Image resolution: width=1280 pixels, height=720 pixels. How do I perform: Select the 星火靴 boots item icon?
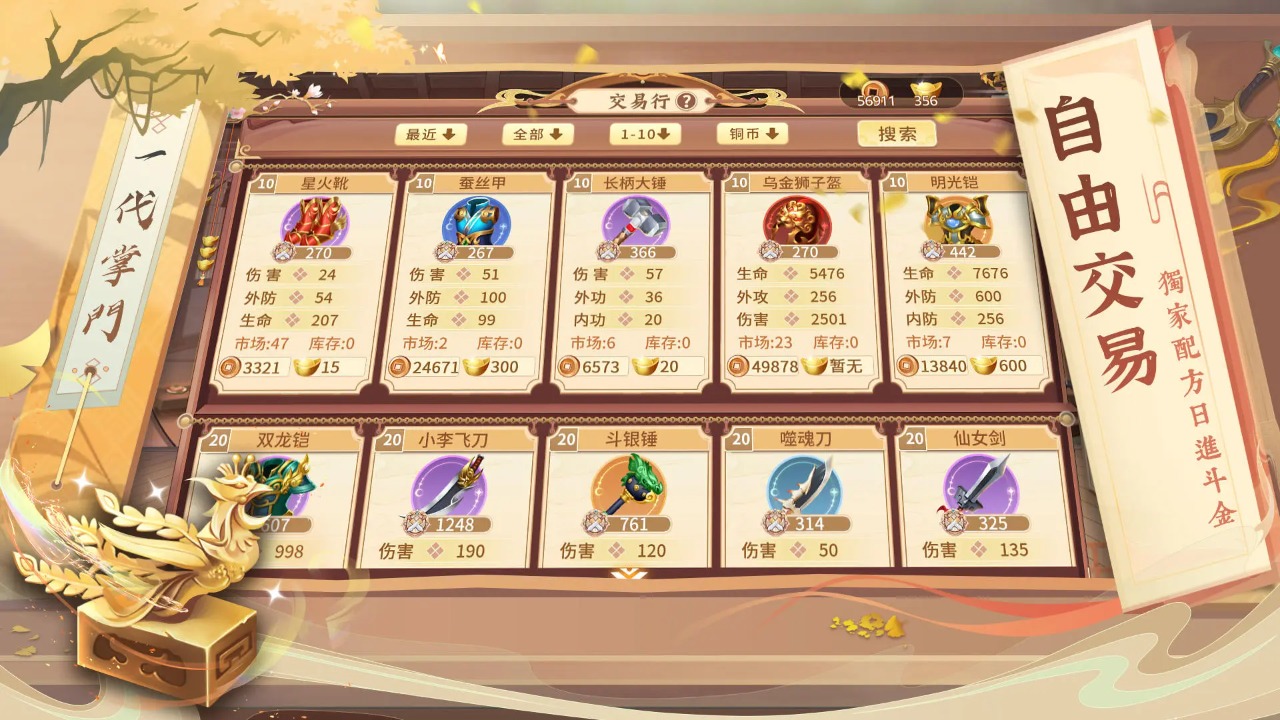coord(313,222)
